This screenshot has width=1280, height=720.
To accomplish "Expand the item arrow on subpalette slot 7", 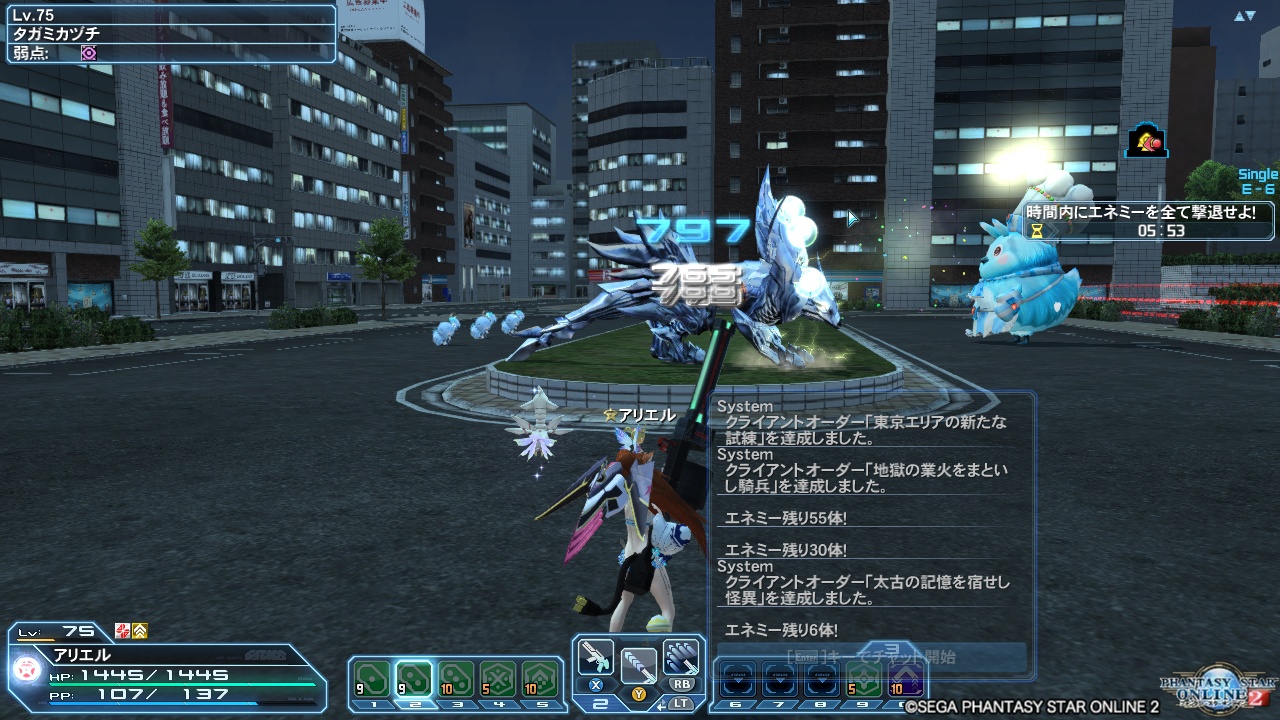I will [x=781, y=682].
